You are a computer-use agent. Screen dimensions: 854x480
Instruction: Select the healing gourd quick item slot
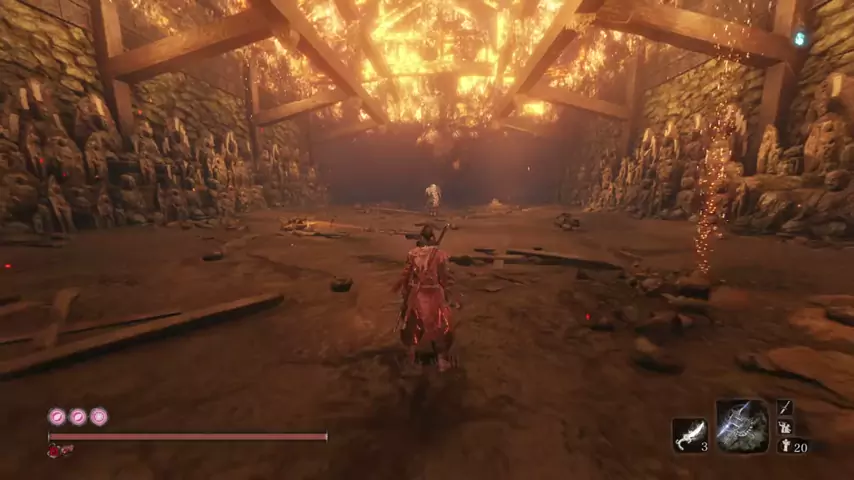point(689,434)
